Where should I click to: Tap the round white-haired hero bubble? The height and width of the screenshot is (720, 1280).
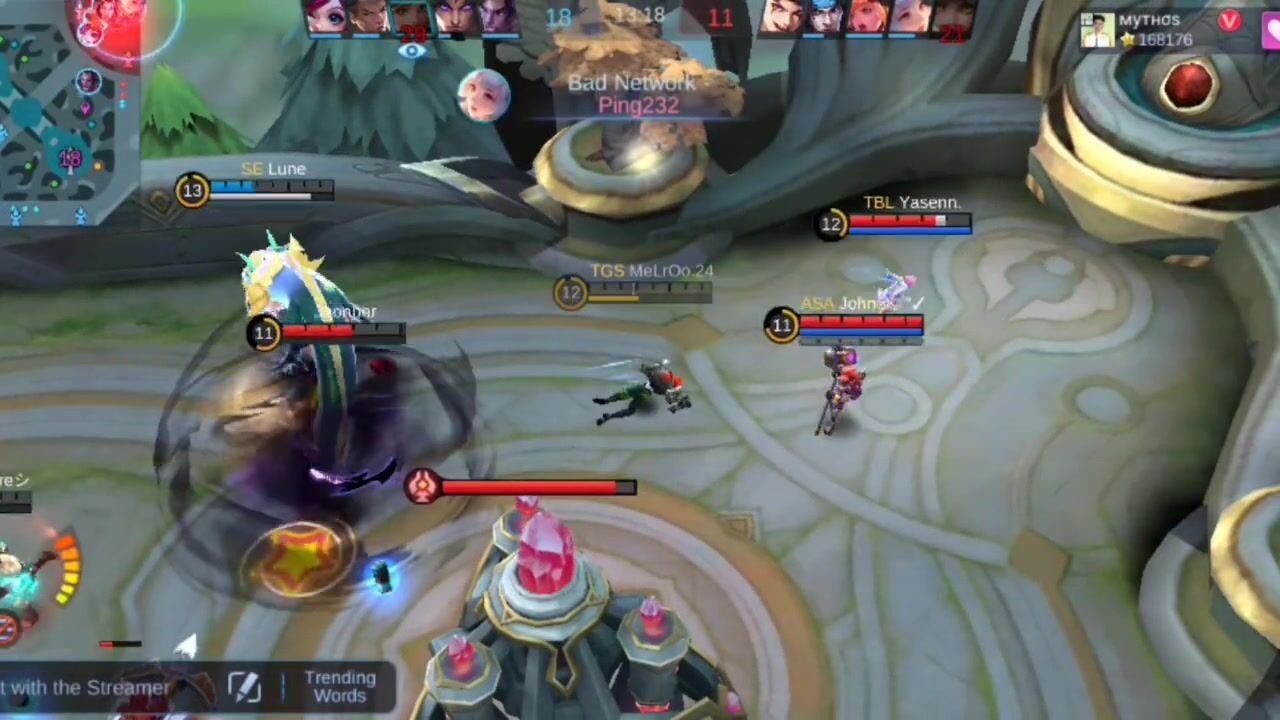483,96
